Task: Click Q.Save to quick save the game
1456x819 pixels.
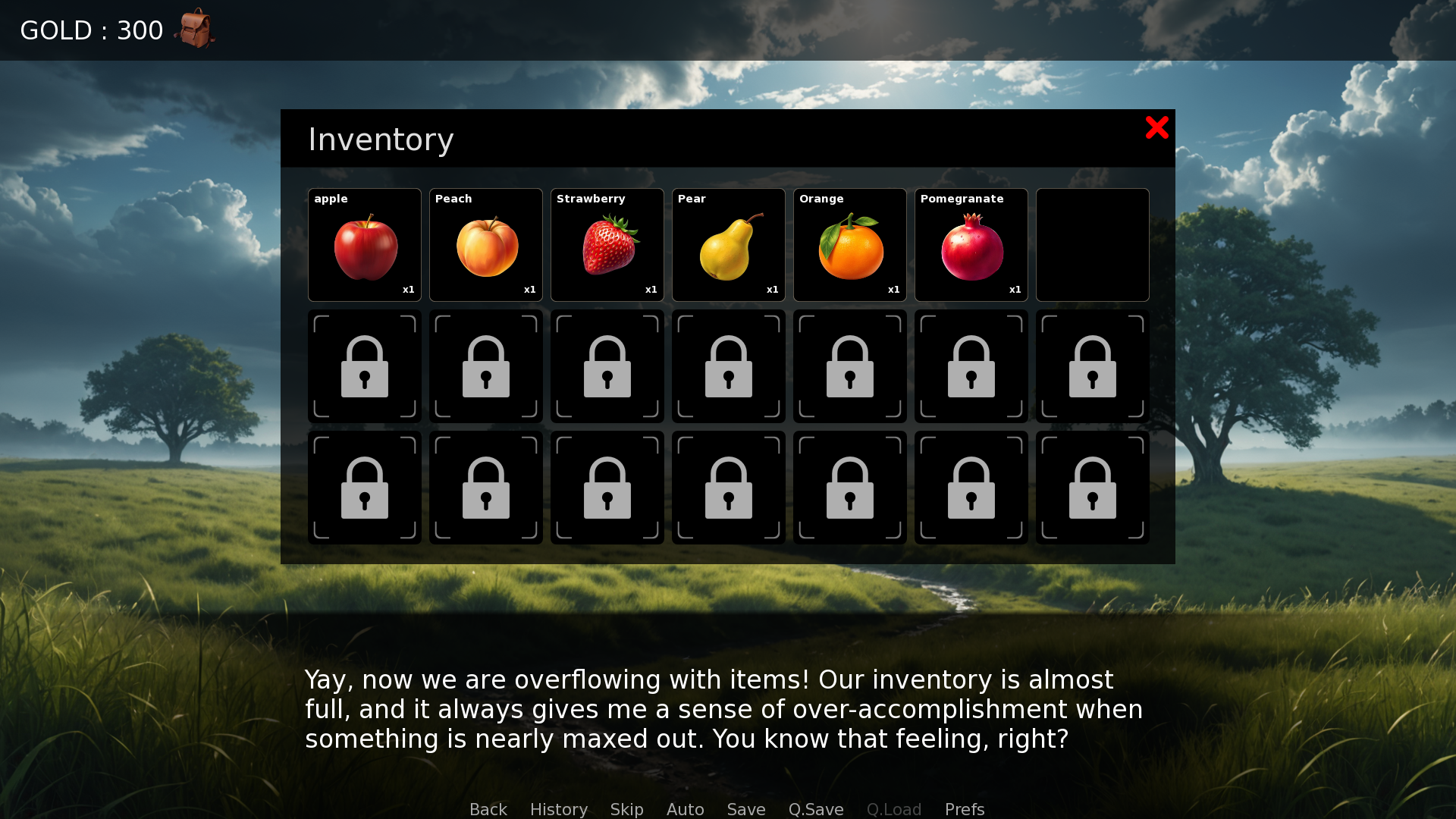Action: [x=815, y=809]
